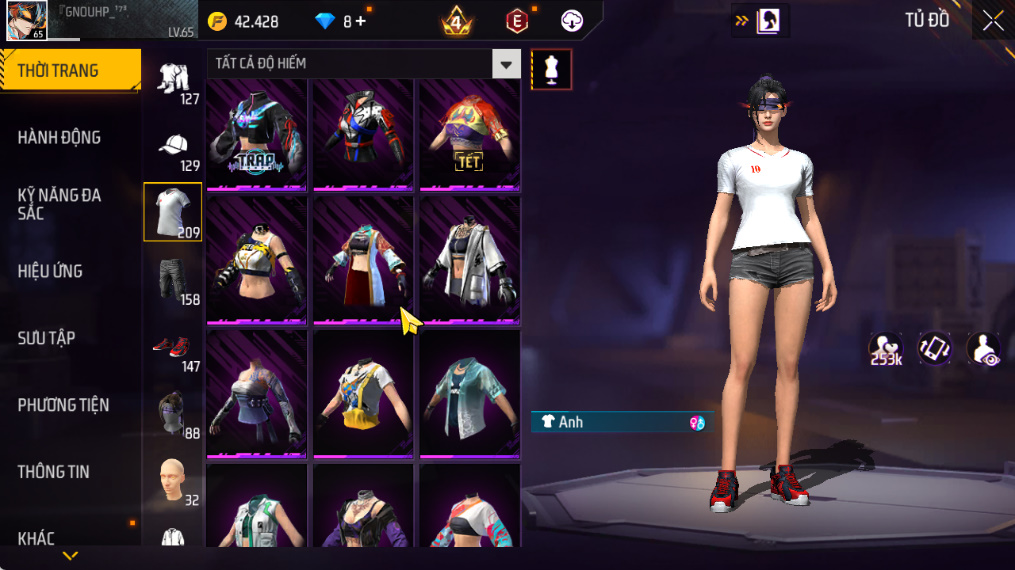Viewport: 1015px width, 570px height.
Task: Toggle the character view eye icon
Action: coord(985,348)
